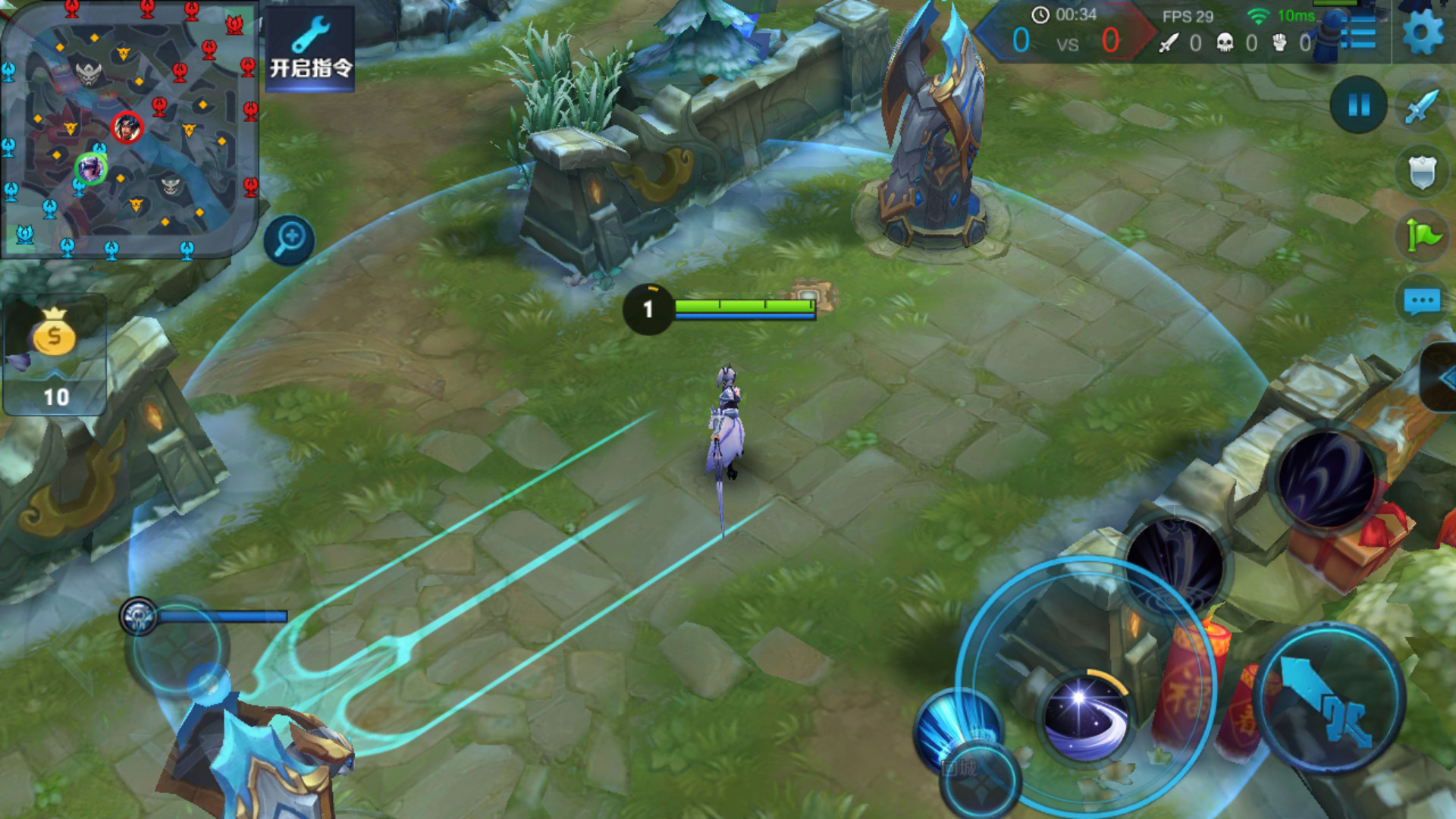Tap the 回城 recall button
Screen dimensions: 1456x819
[980, 781]
